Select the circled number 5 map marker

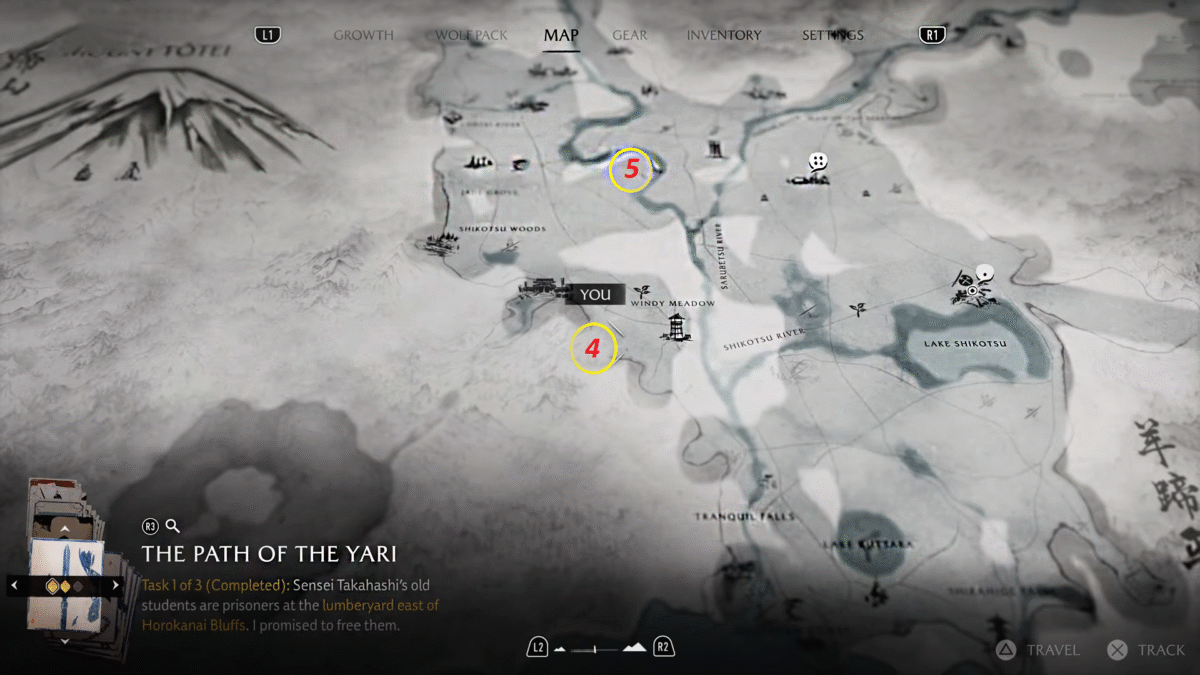coord(631,170)
